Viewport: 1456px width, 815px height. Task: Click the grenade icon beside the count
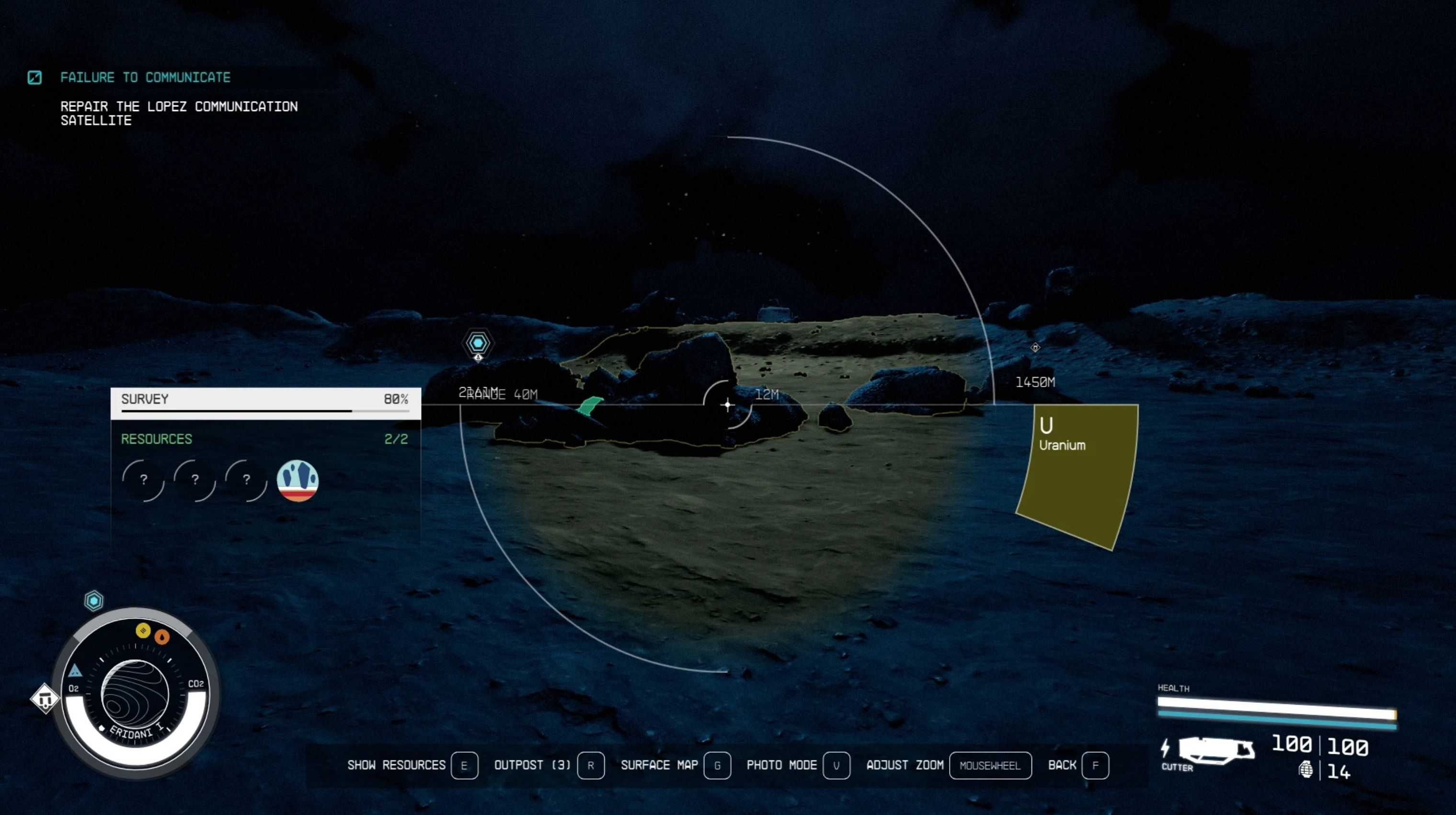click(1306, 770)
